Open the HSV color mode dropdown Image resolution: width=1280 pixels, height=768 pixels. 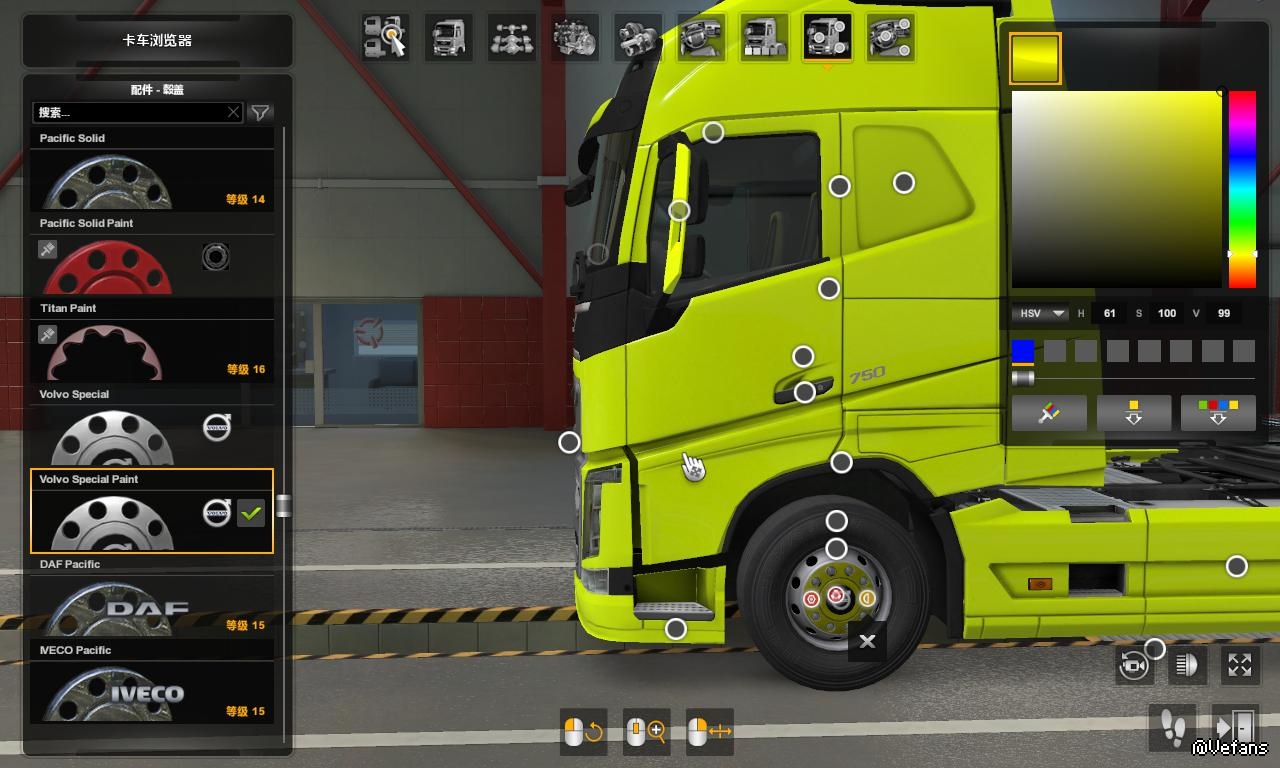(1039, 313)
